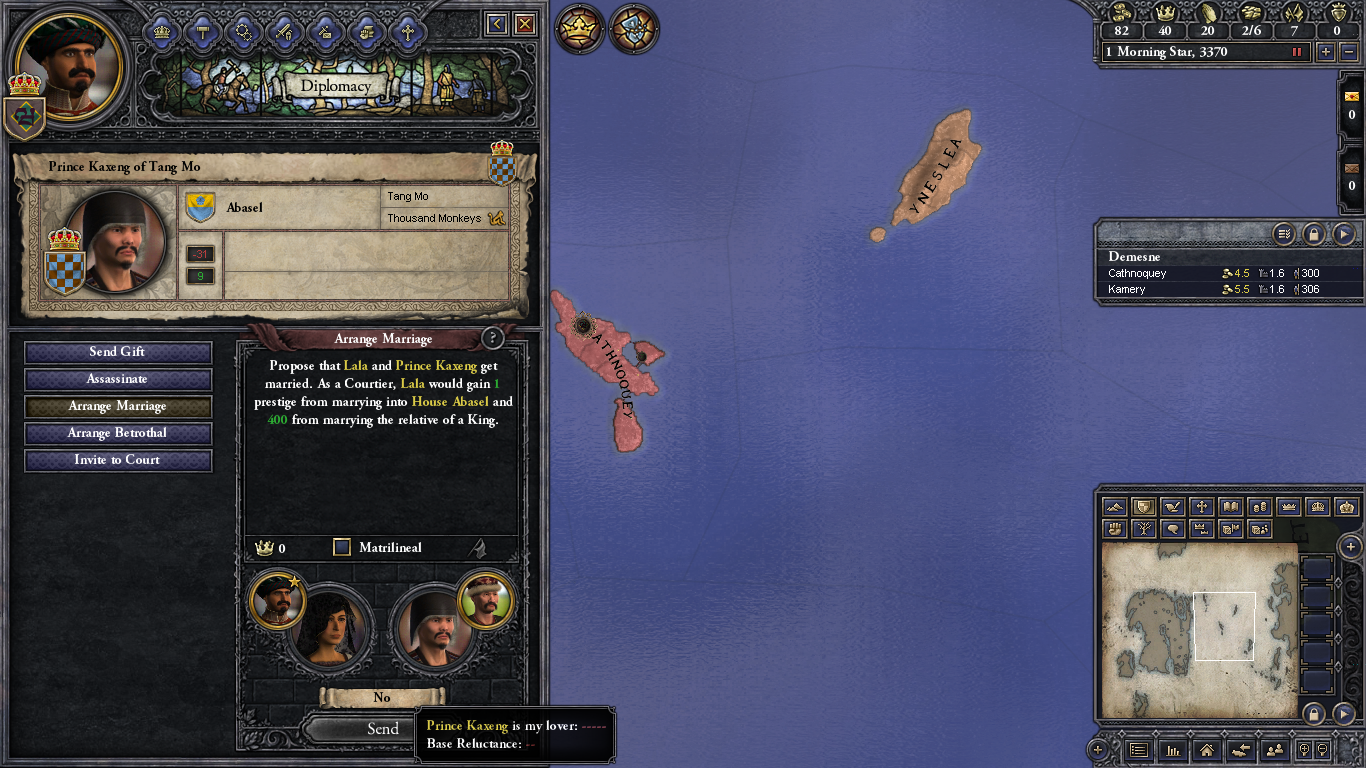The image size is (1366, 768).
Task: Switch to realms map mode shield icon
Action: (1143, 507)
